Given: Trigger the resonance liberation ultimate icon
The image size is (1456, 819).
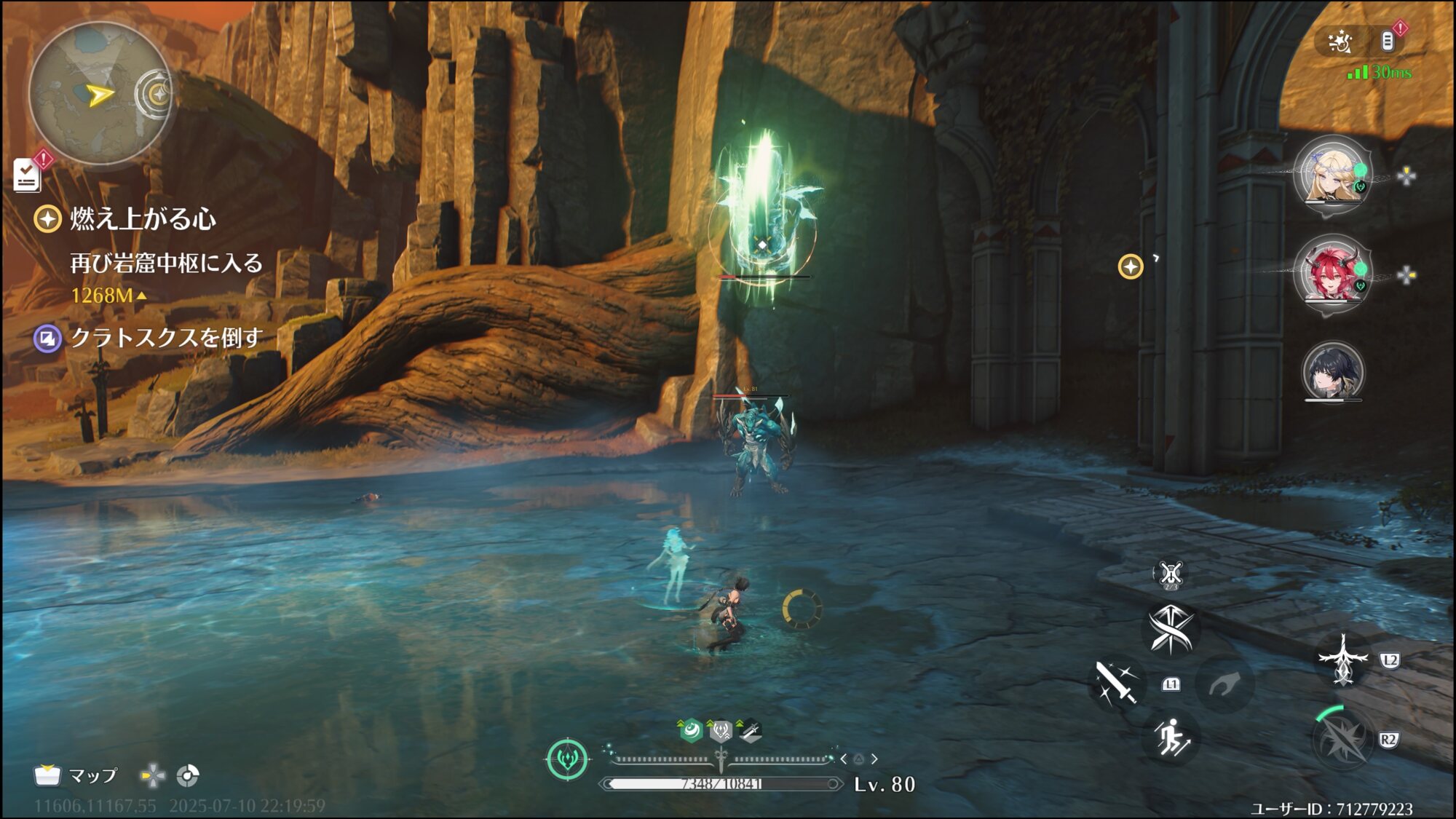Looking at the screenshot, I should coord(1343,740).
